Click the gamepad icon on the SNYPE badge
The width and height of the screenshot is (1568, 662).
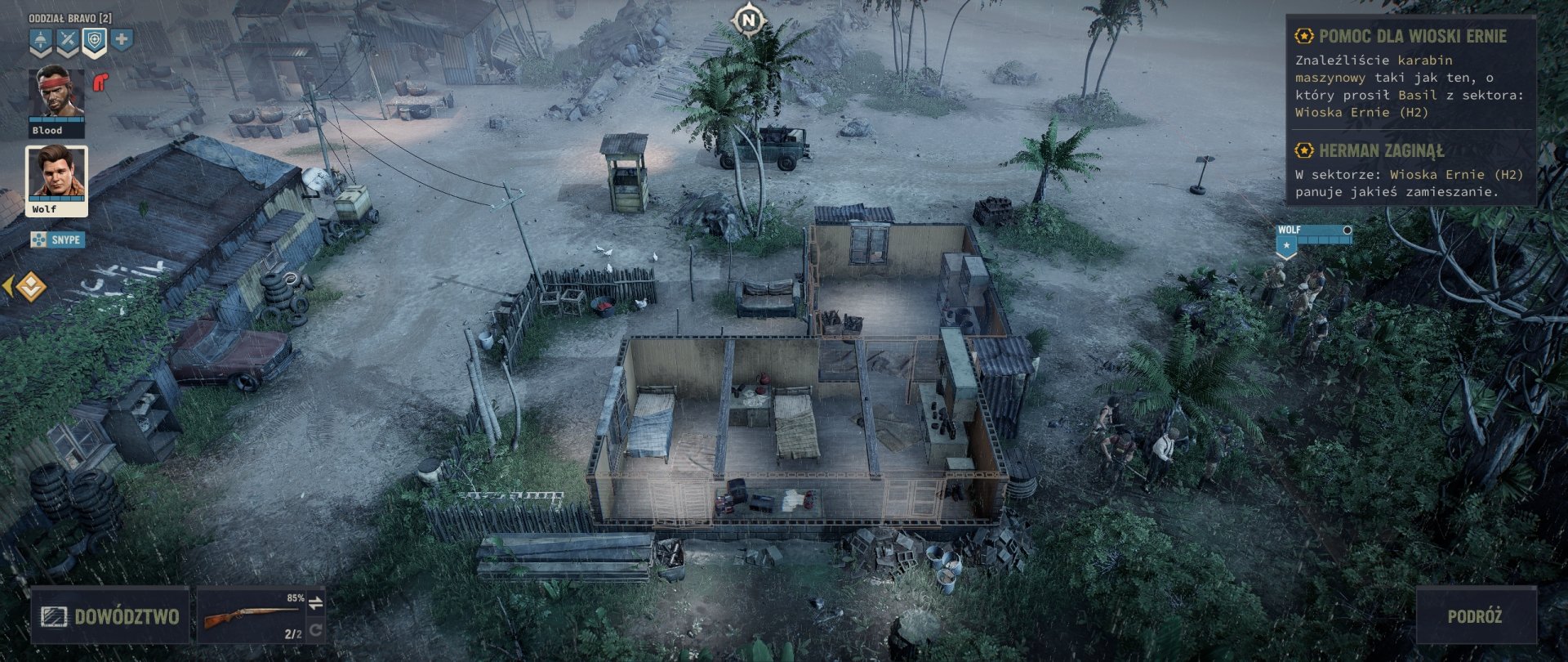coord(38,240)
